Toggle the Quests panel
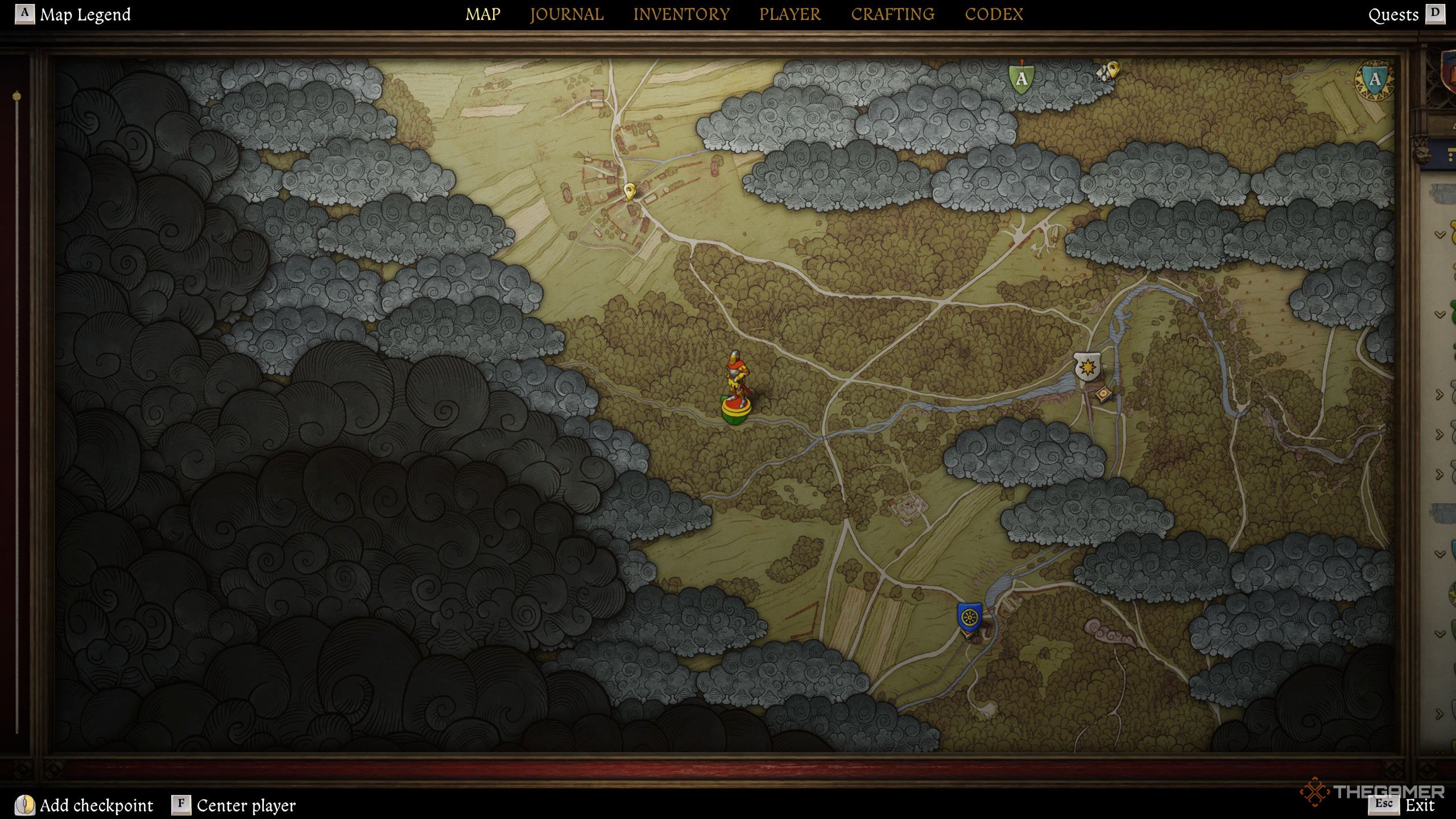Viewport: 1456px width, 819px height. click(1393, 15)
